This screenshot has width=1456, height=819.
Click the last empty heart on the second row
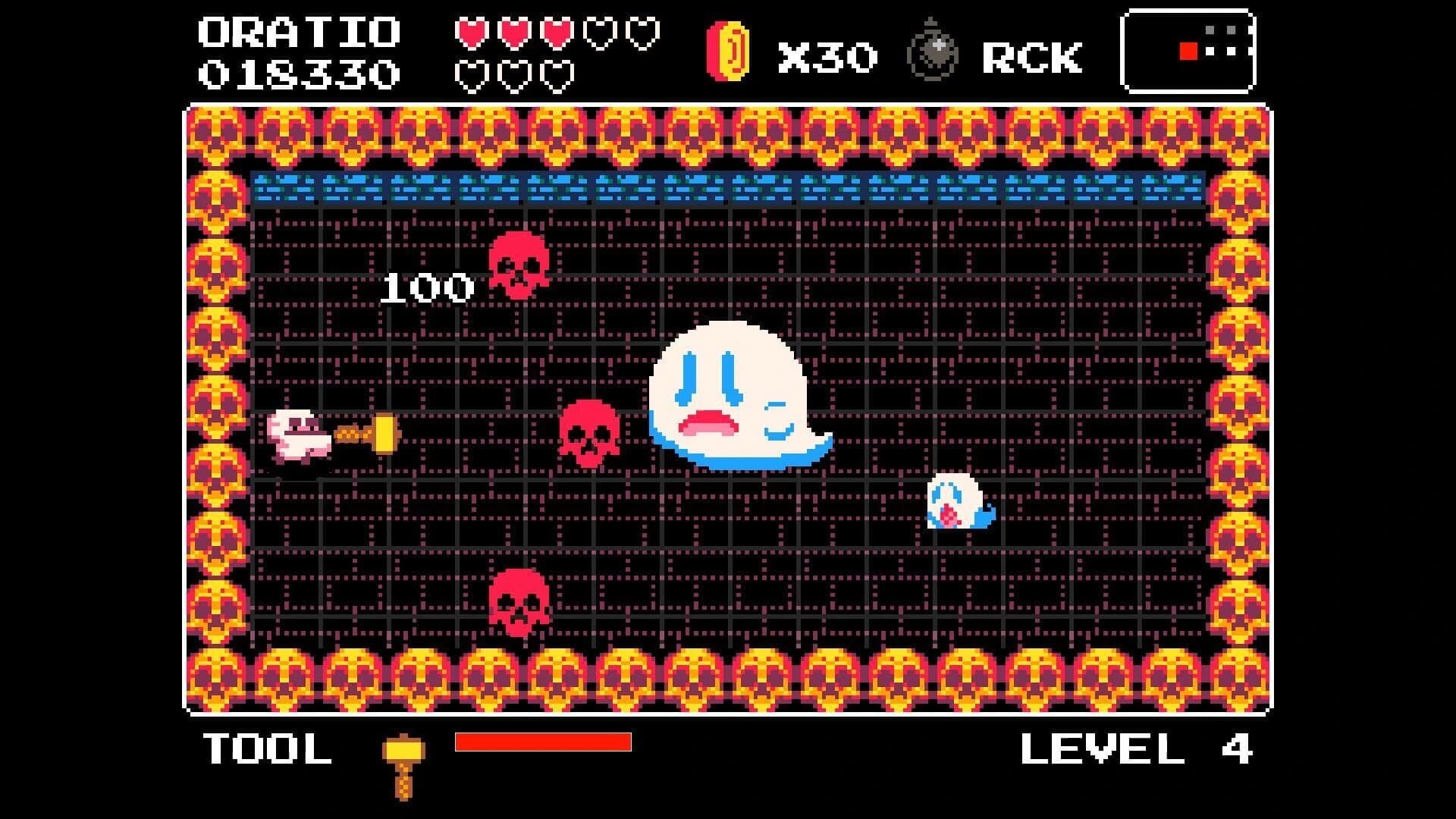tap(554, 76)
